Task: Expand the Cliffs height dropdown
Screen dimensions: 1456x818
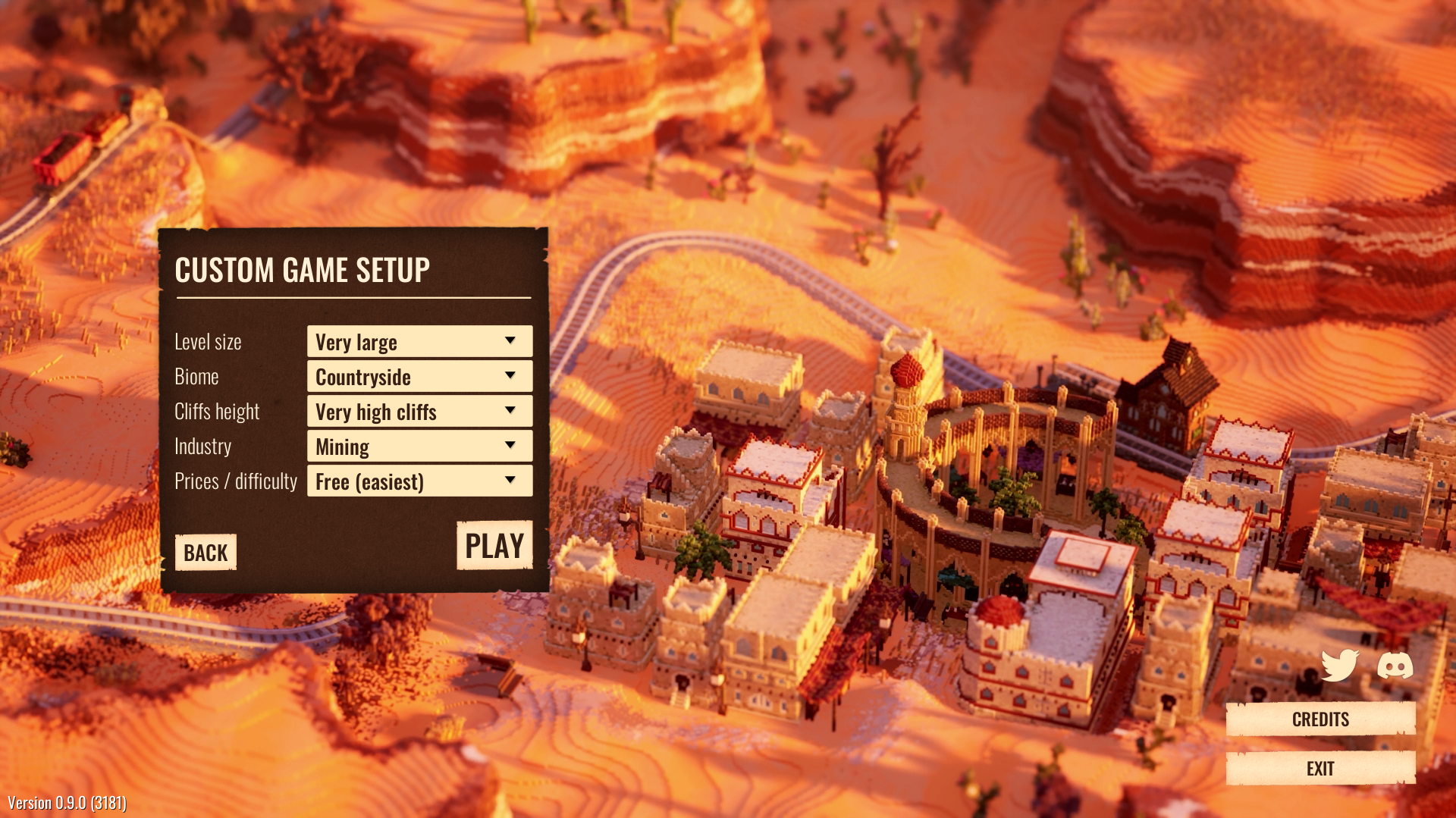Action: point(419,412)
